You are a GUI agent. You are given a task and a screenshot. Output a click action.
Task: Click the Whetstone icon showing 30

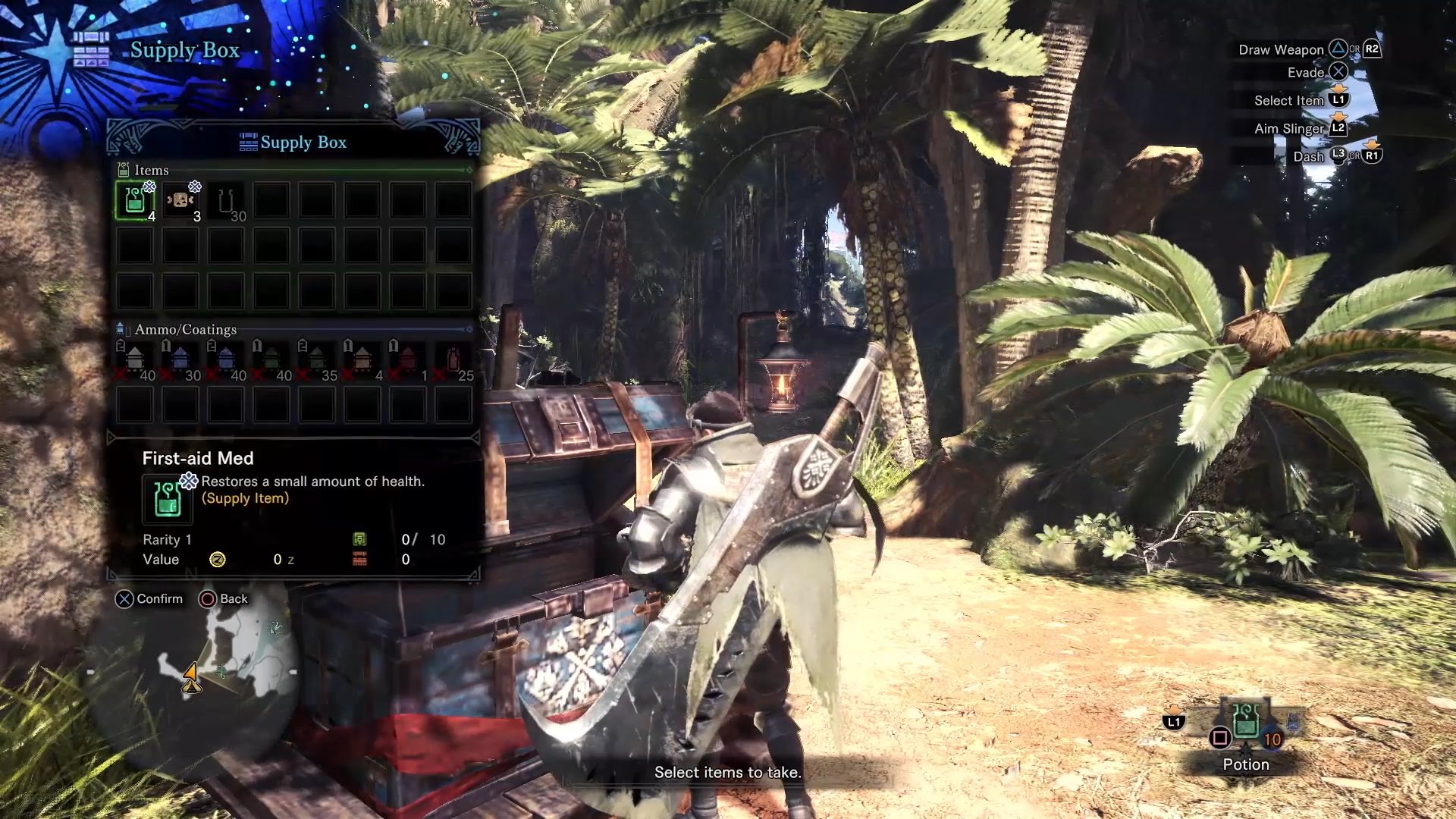pyautogui.click(x=225, y=199)
